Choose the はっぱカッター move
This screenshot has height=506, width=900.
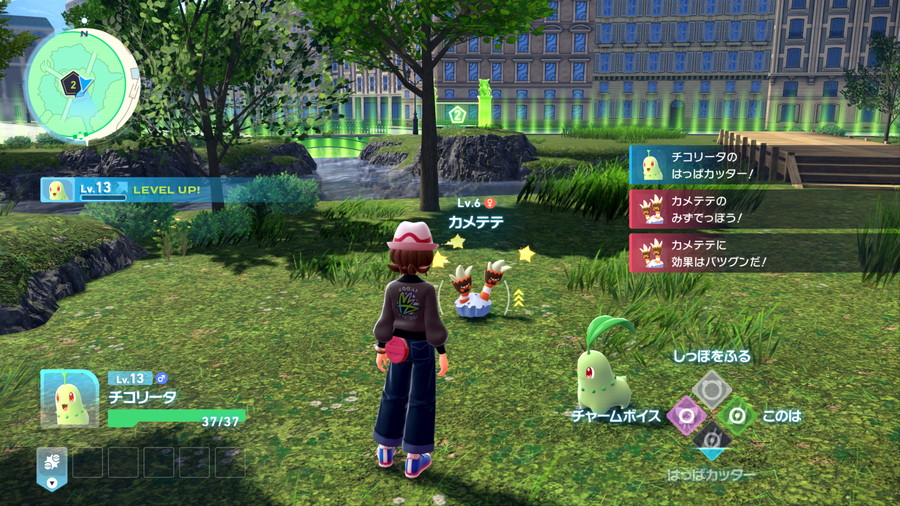click(x=711, y=439)
